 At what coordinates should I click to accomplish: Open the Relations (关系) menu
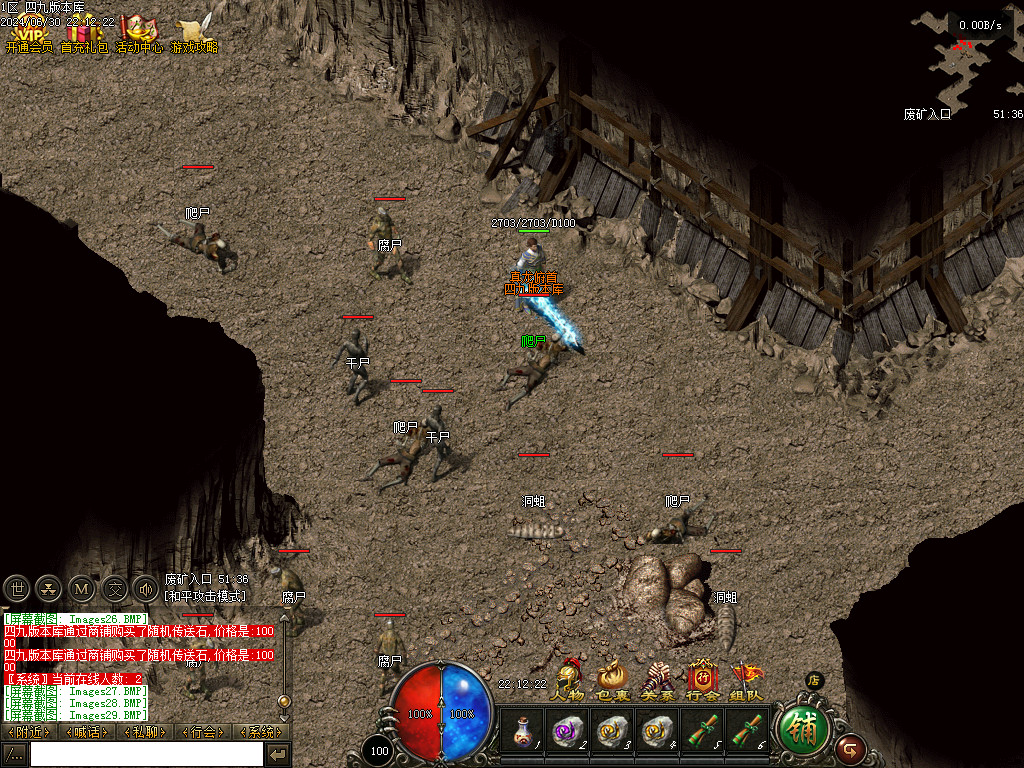(657, 679)
